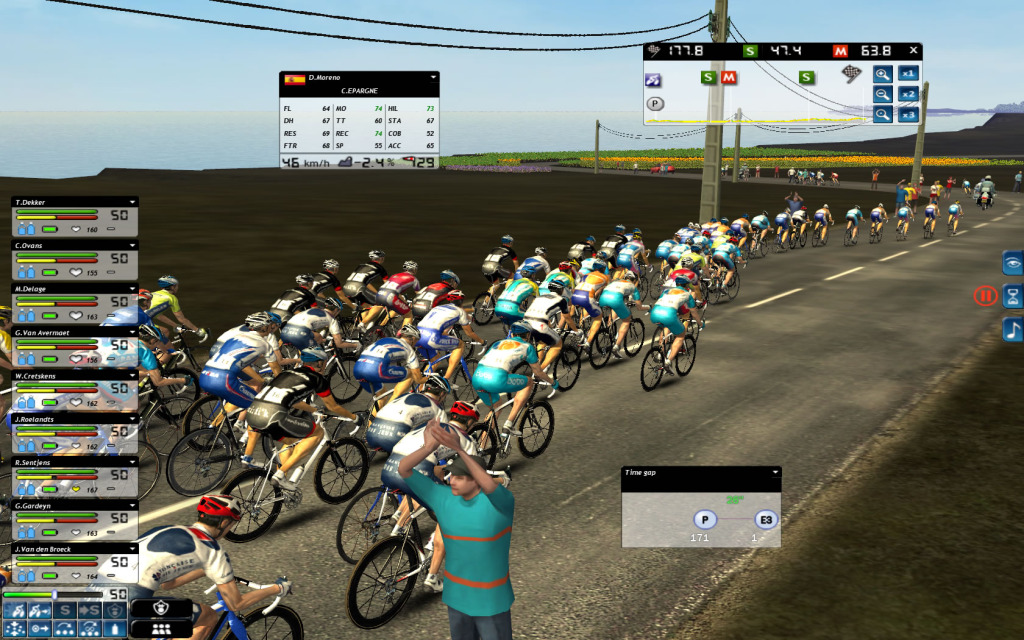Set game speed to x2
Viewport: 1024px width, 640px height.
(907, 94)
